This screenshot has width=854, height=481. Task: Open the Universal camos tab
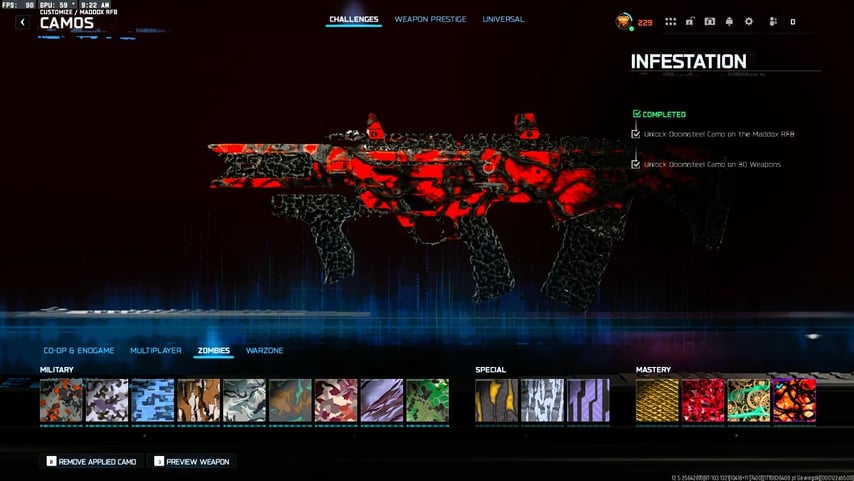tap(503, 19)
